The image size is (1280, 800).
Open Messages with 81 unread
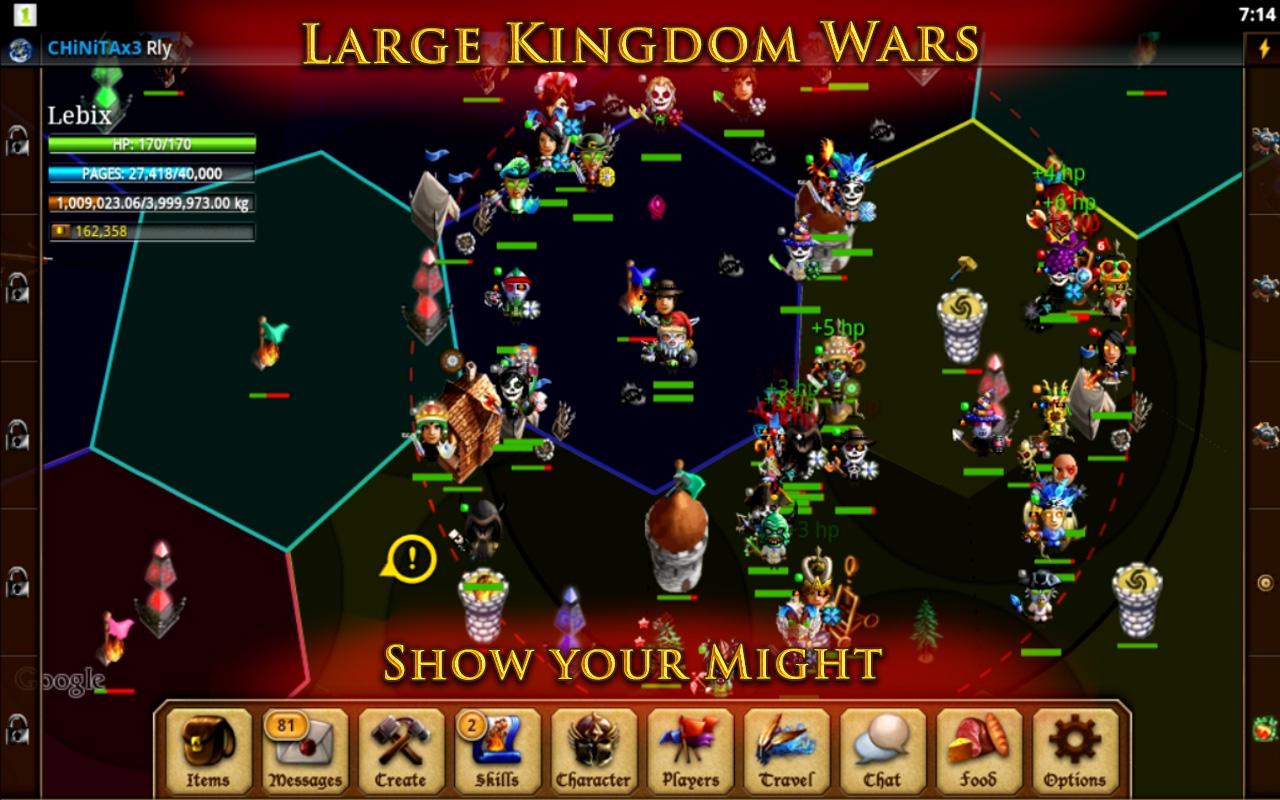(x=304, y=751)
